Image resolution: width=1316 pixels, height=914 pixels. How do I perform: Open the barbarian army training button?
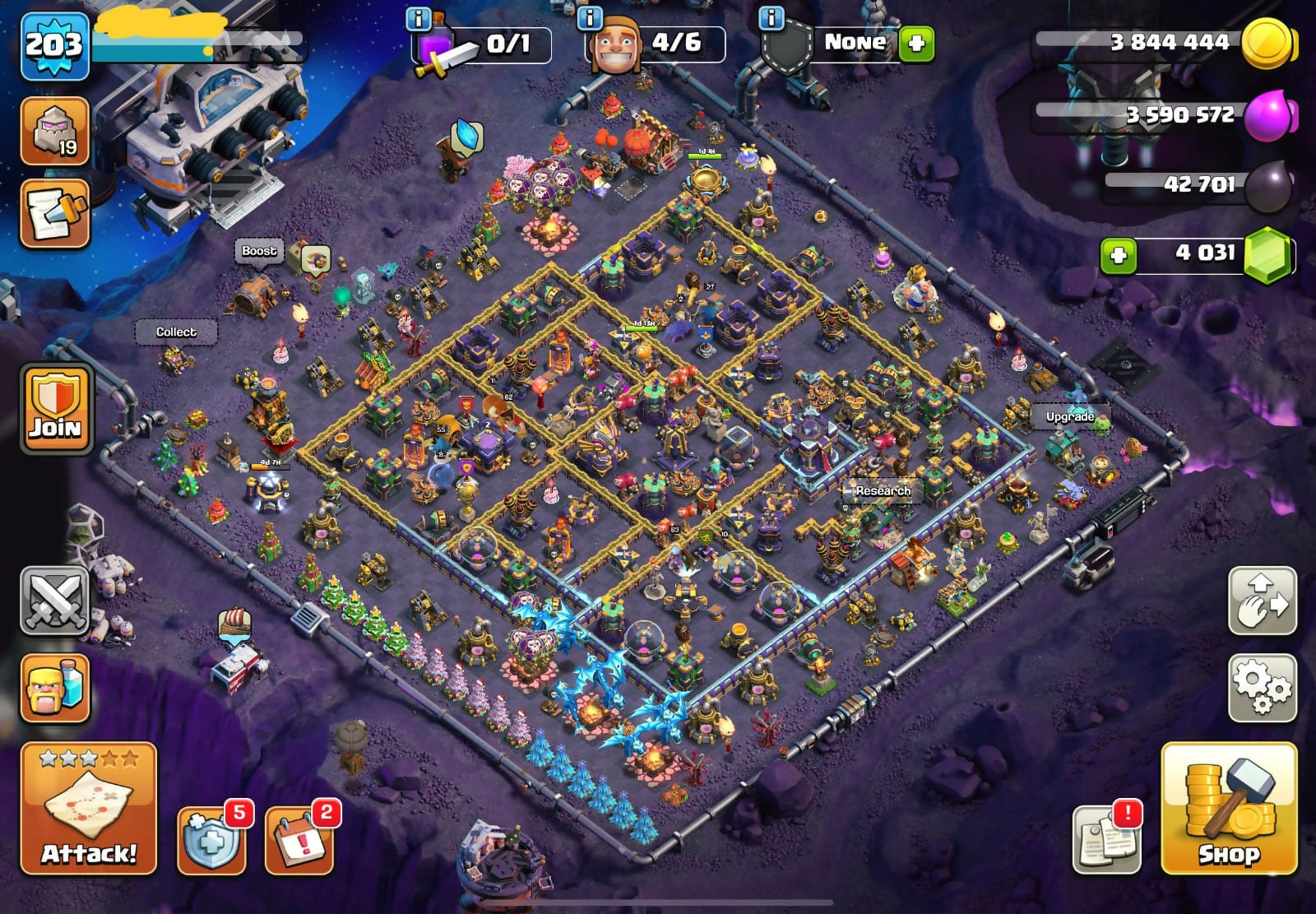pyautogui.click(x=54, y=688)
